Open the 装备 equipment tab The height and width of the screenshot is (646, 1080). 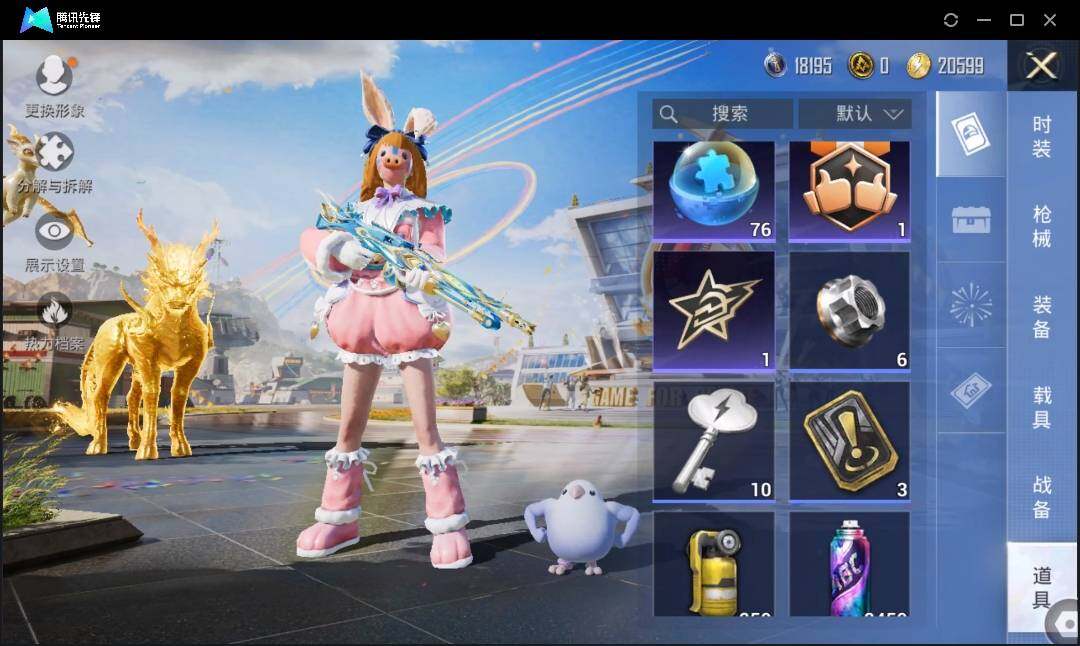tap(1042, 315)
